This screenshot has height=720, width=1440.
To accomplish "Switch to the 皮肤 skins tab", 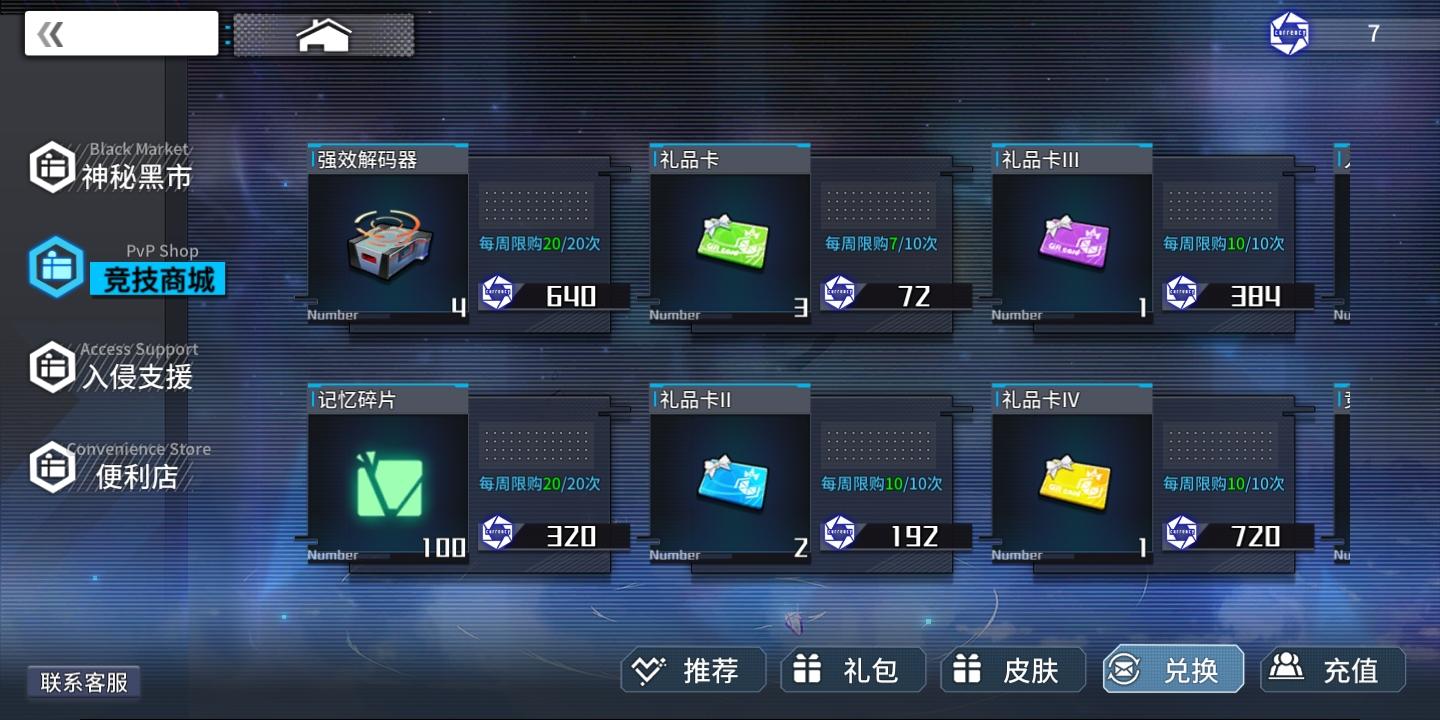I will 1013,670.
